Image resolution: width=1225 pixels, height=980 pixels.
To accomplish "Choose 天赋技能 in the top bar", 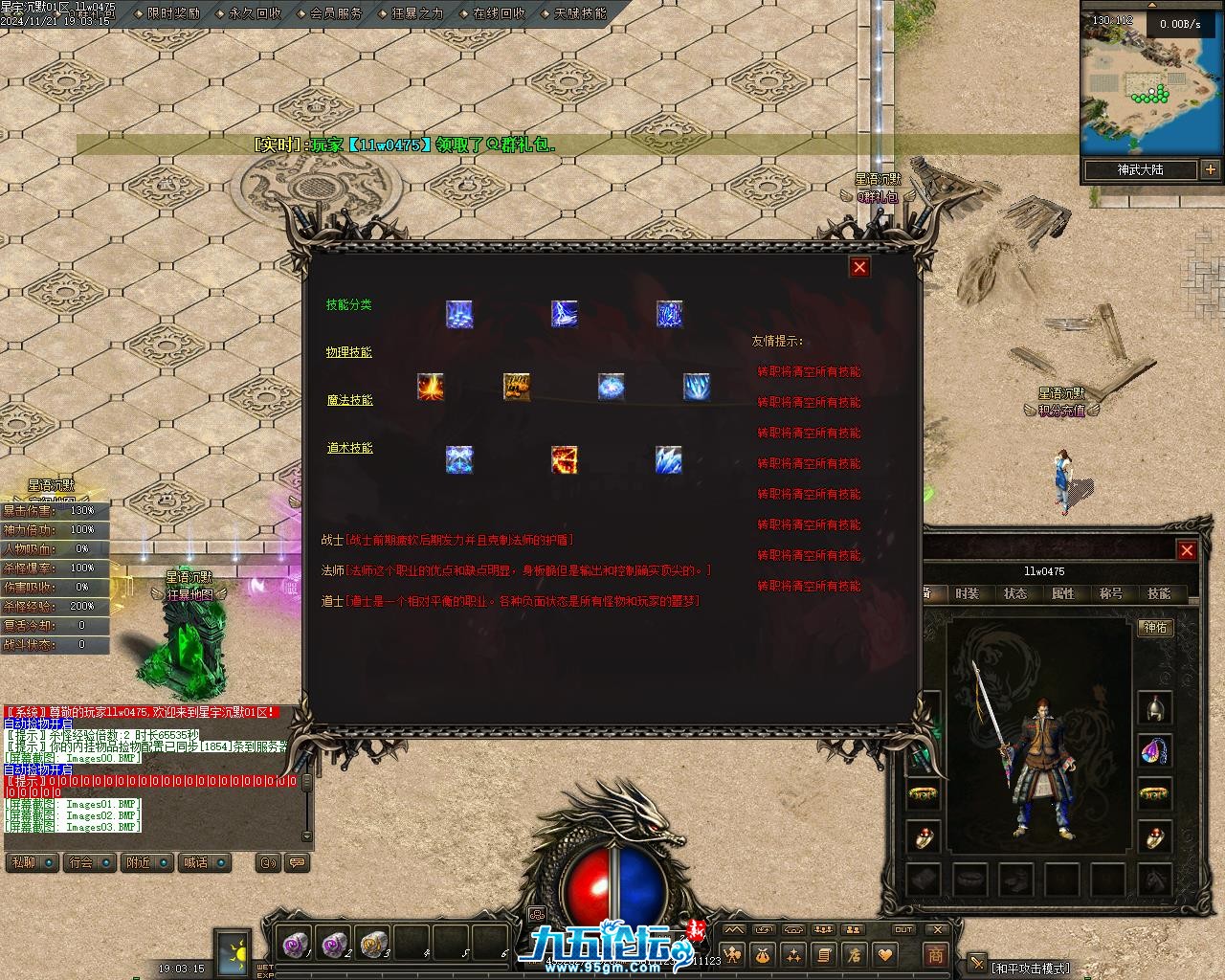I will click(580, 14).
